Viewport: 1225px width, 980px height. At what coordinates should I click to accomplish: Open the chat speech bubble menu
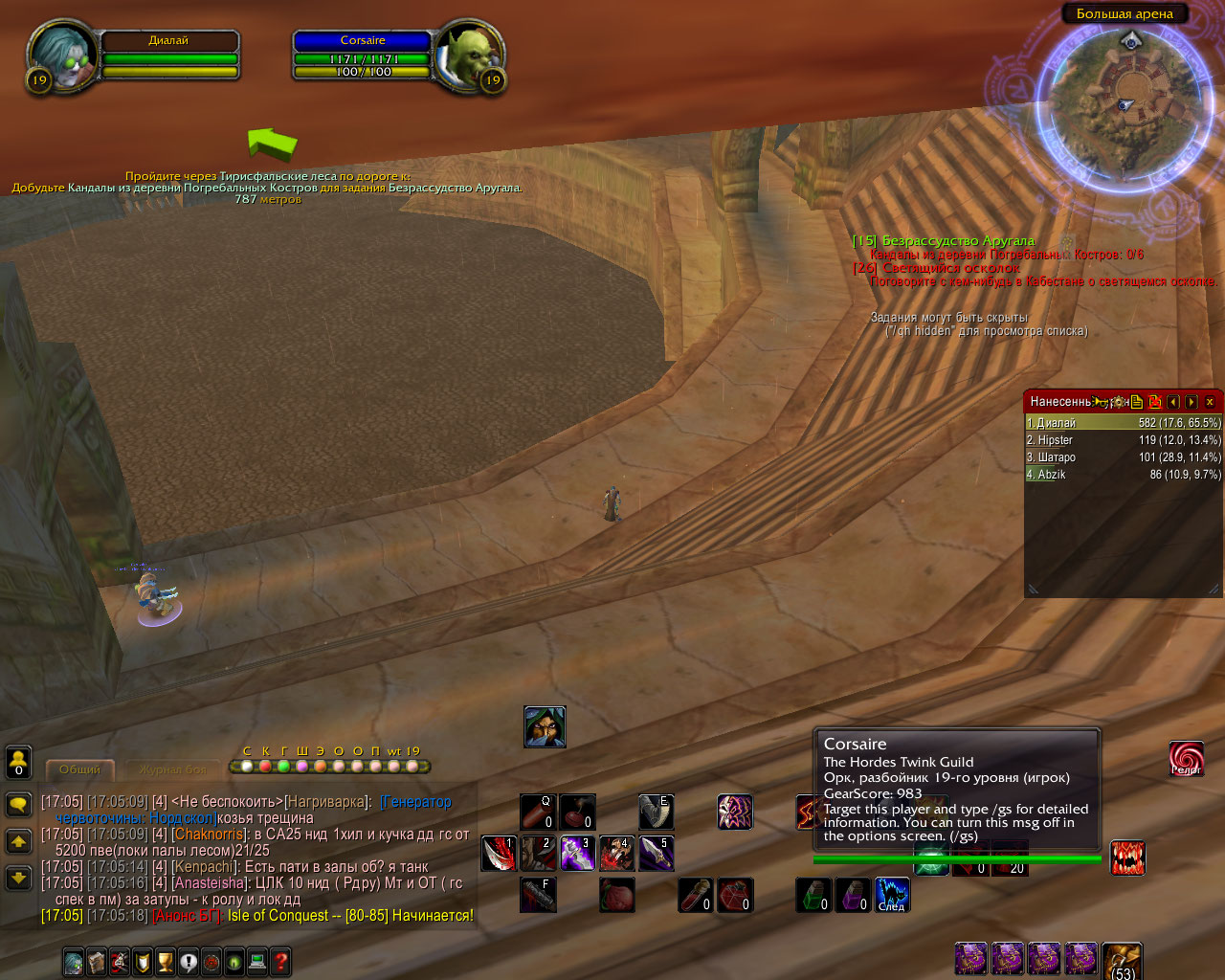tap(18, 804)
